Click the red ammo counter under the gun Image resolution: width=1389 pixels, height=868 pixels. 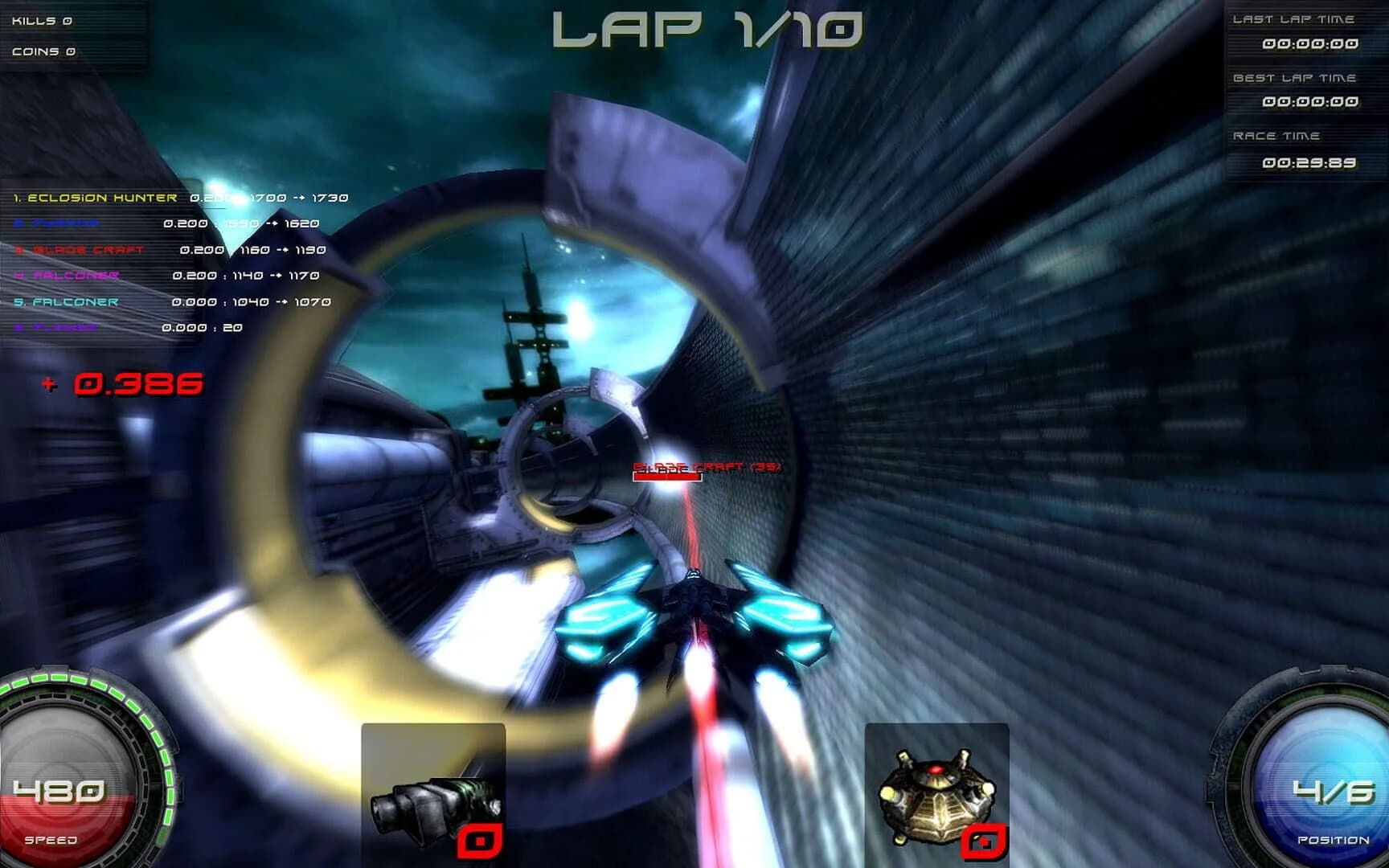[481, 839]
